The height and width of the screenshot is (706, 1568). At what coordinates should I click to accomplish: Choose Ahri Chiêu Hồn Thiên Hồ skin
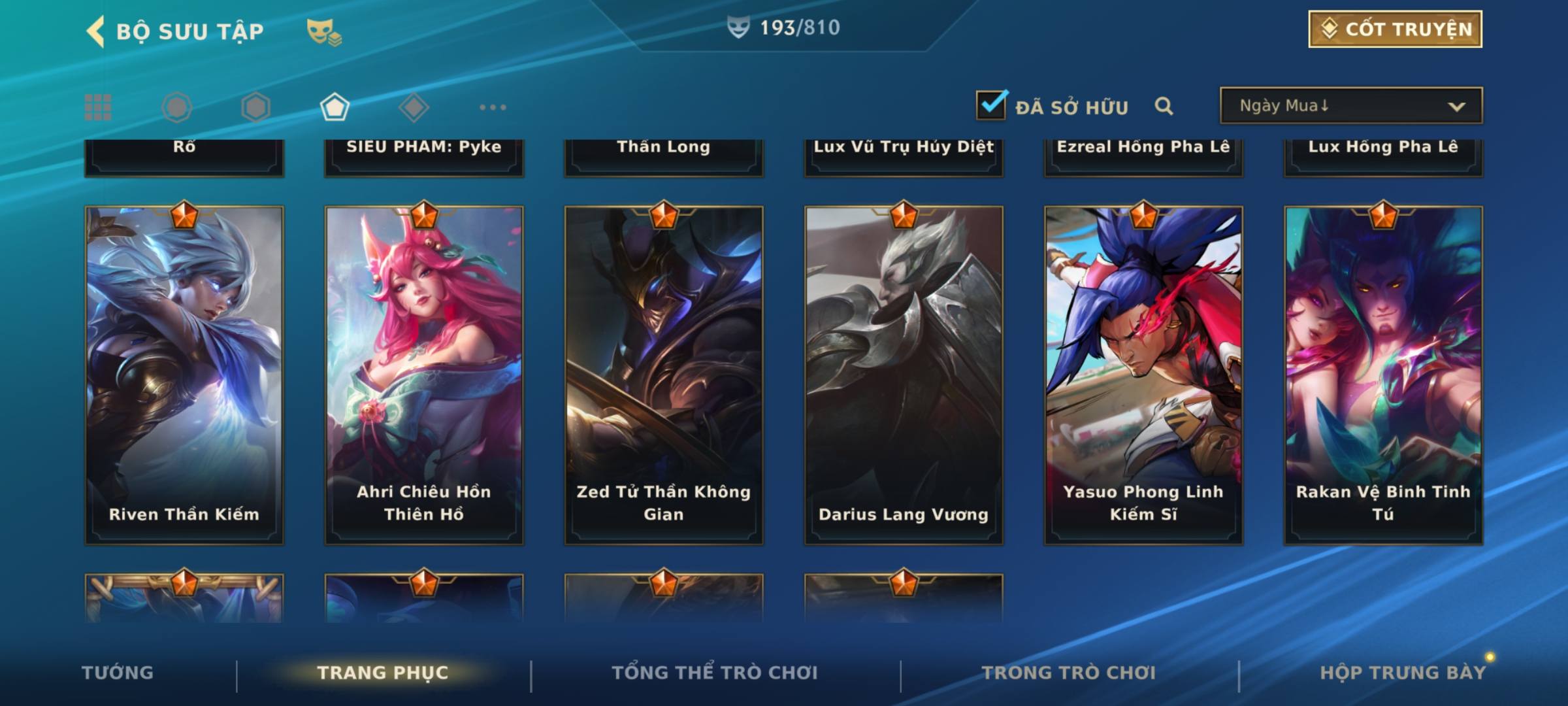click(424, 375)
